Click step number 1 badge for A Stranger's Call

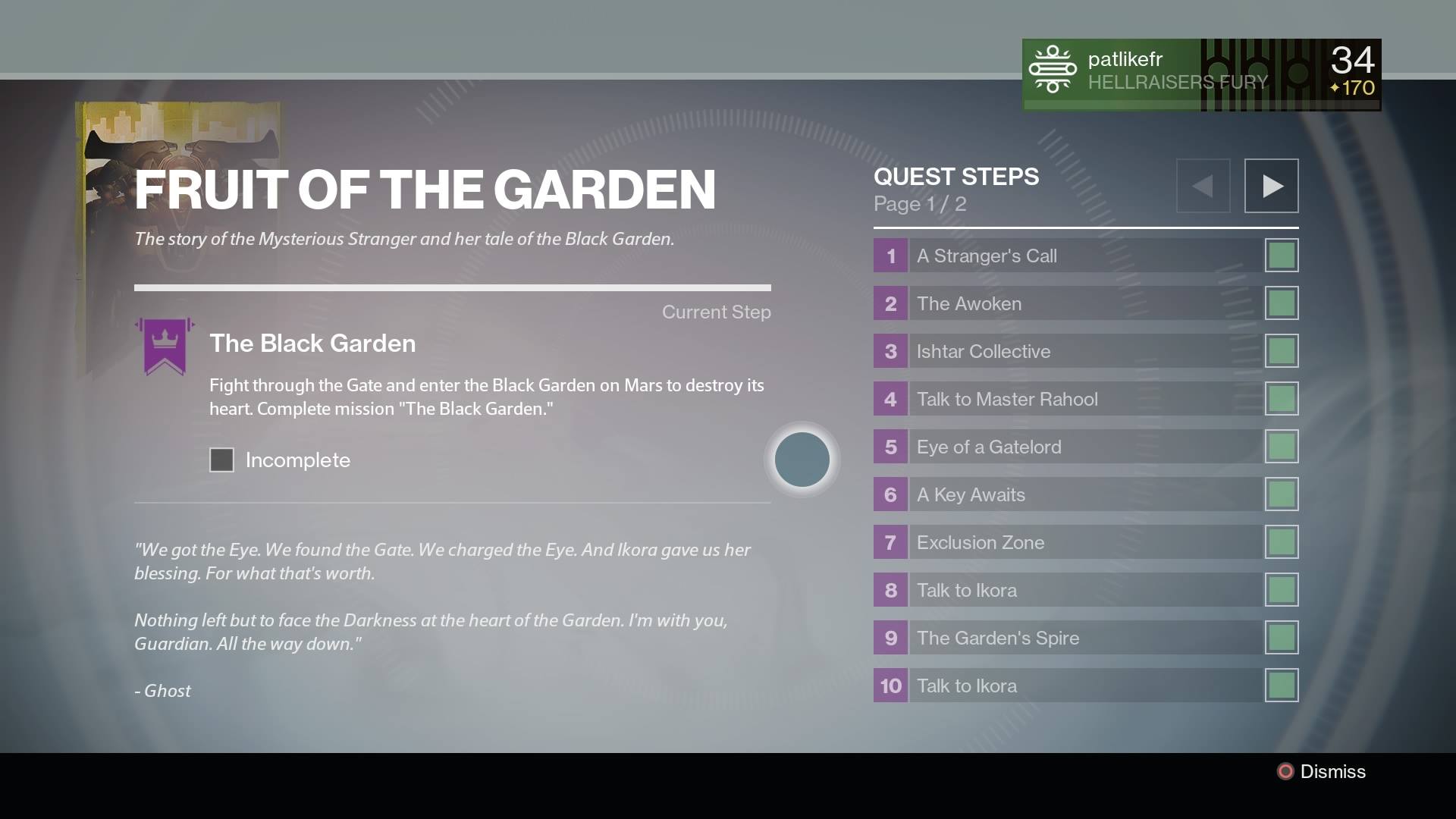point(889,256)
